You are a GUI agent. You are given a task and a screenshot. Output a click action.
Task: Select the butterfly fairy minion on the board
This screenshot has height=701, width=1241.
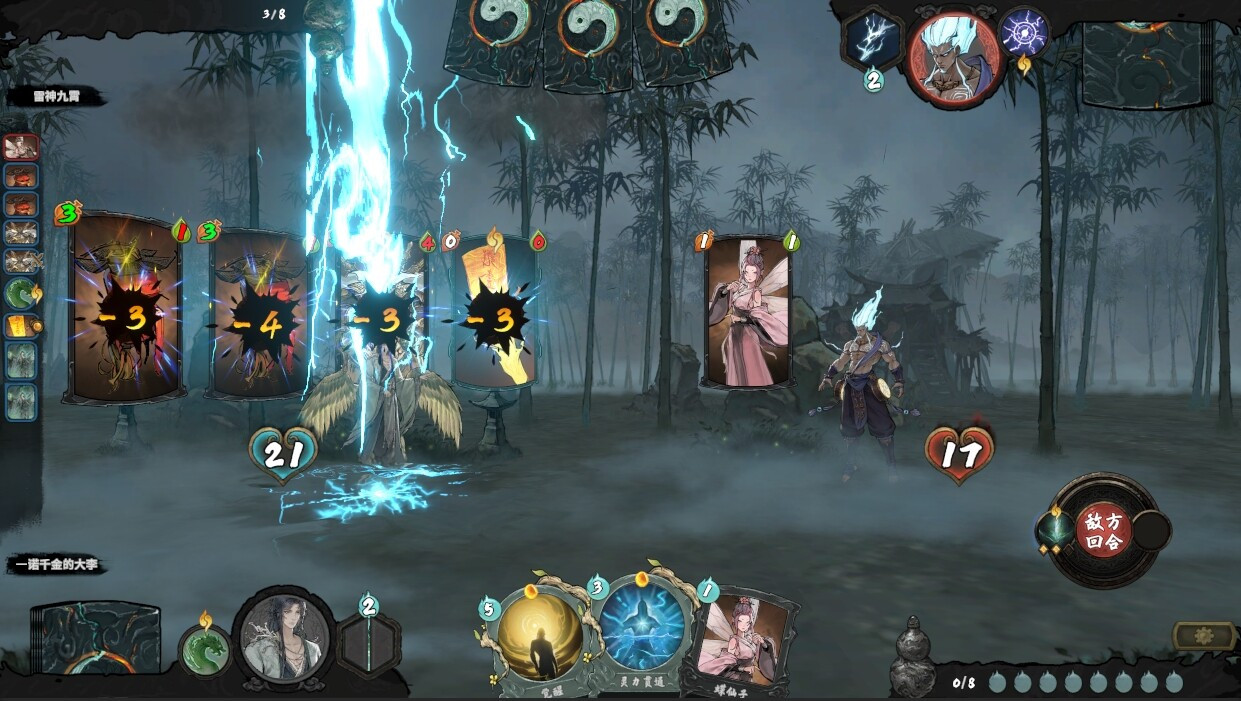[747, 310]
